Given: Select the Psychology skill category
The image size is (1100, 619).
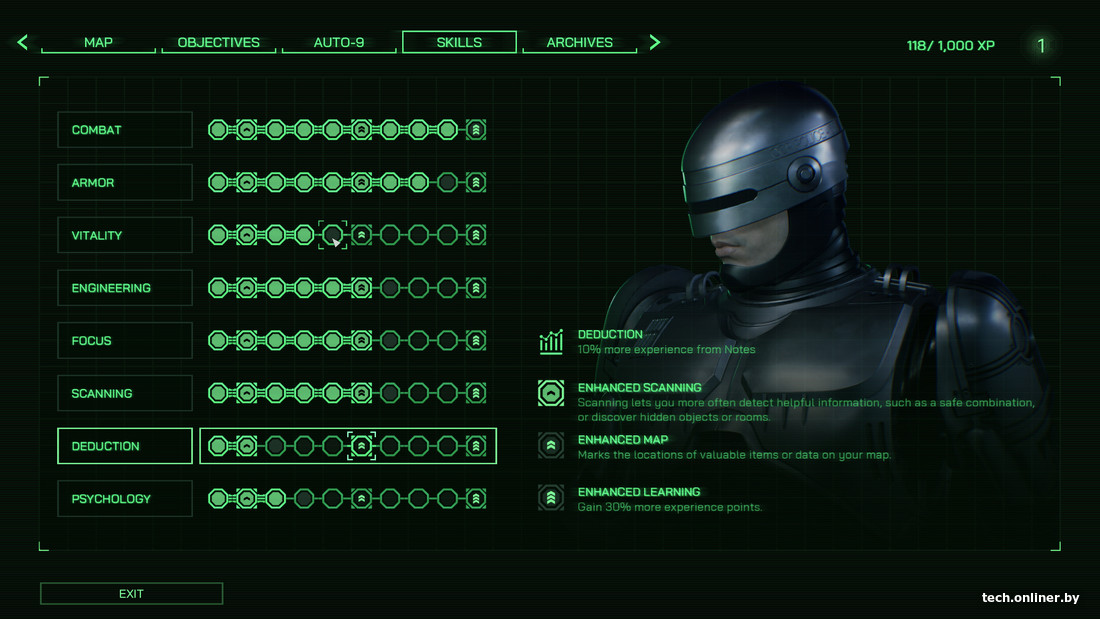Looking at the screenshot, I should click(x=125, y=499).
